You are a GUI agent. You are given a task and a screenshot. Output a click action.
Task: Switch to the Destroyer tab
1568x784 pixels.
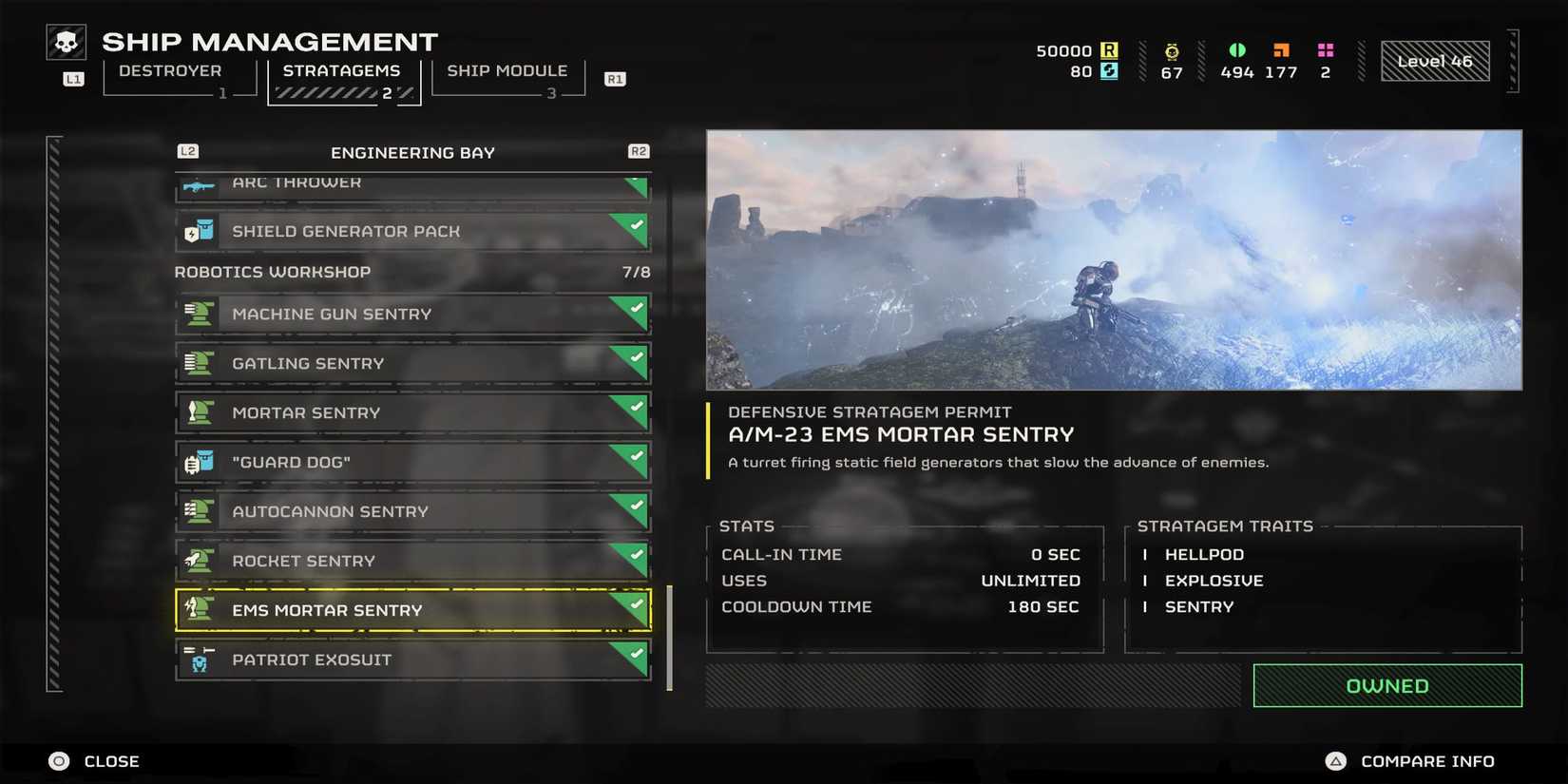[171, 70]
